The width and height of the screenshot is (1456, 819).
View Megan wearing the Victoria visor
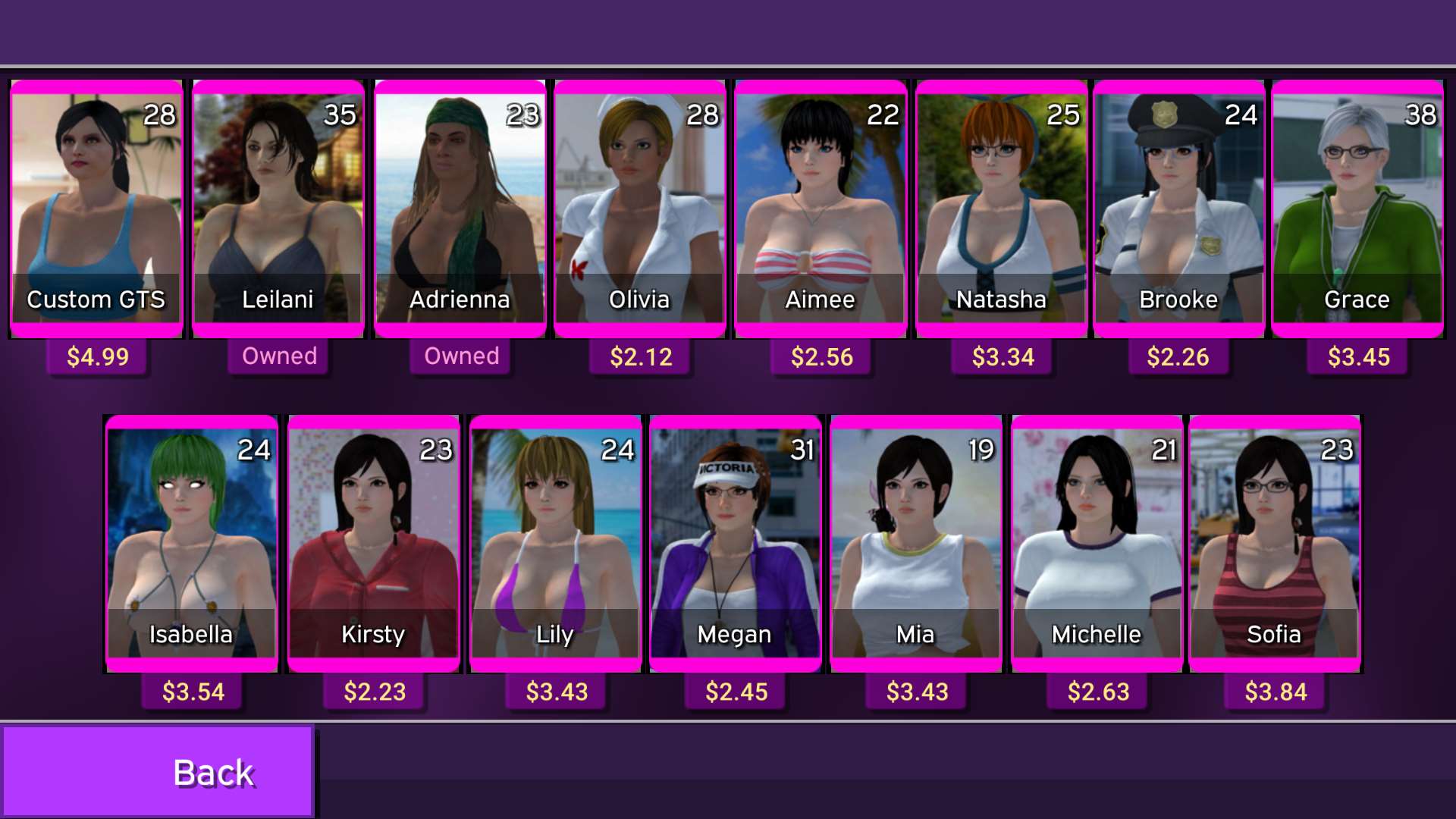coord(734,542)
